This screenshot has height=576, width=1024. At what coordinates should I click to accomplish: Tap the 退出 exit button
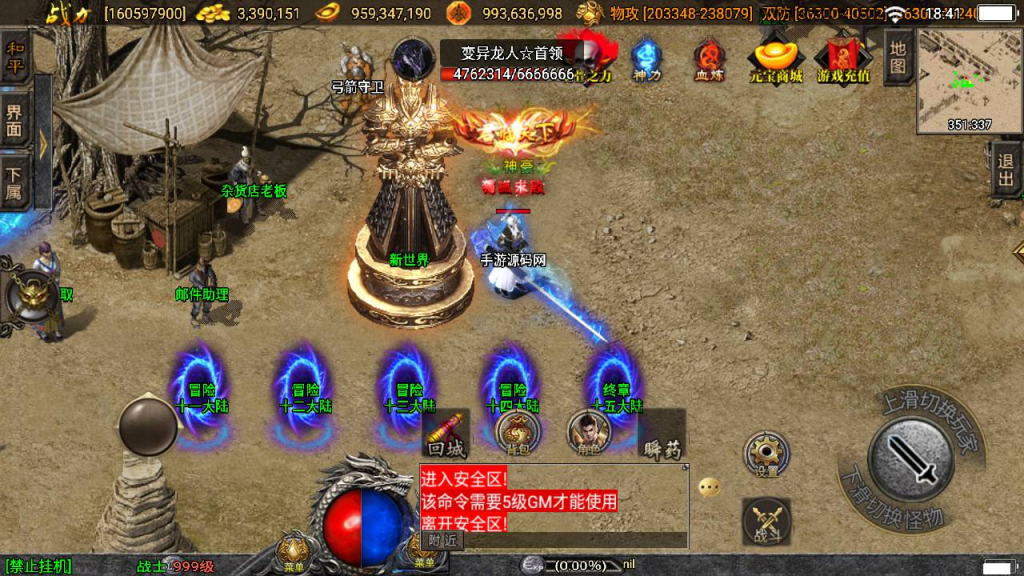click(1006, 169)
